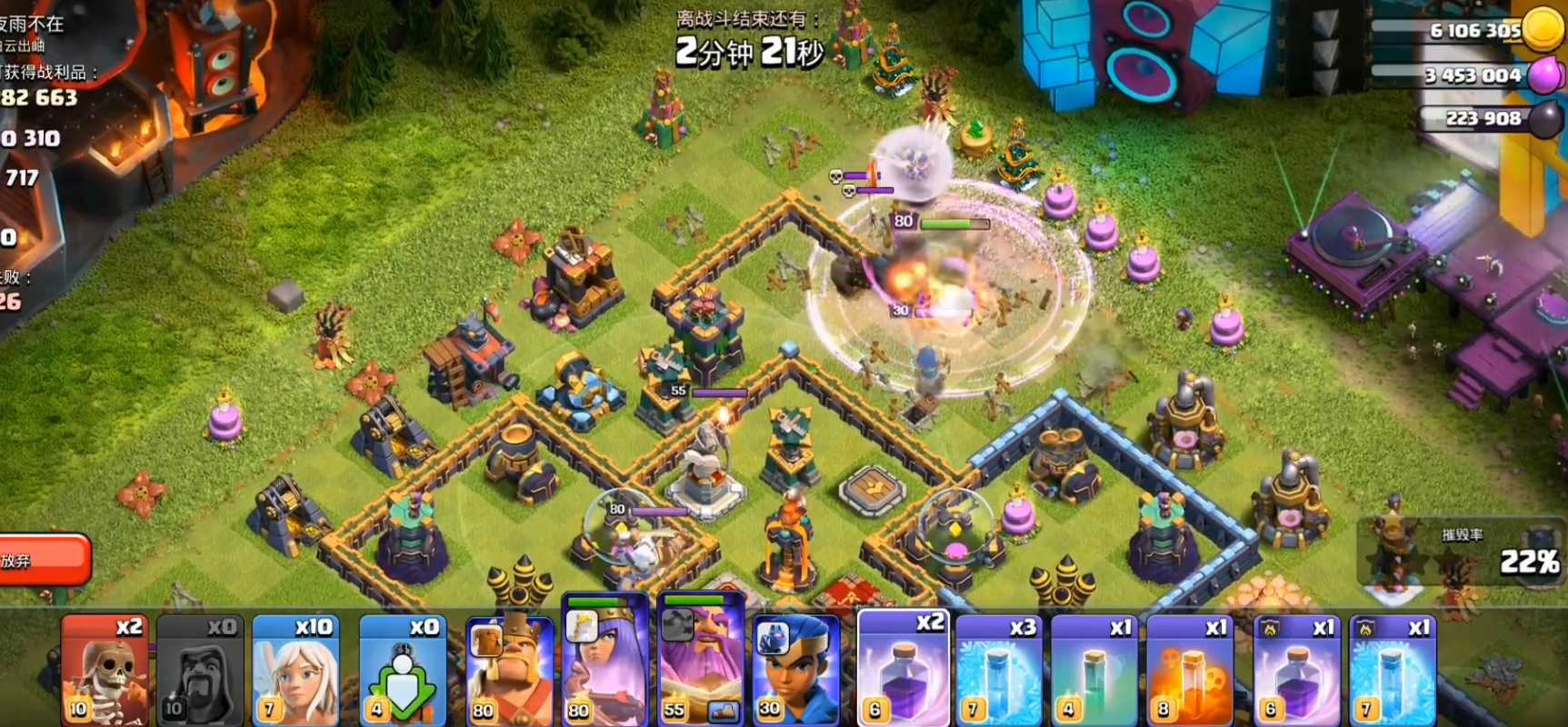Activate the Royal Champion hero ability
1568x727 pixels.
click(x=796, y=670)
